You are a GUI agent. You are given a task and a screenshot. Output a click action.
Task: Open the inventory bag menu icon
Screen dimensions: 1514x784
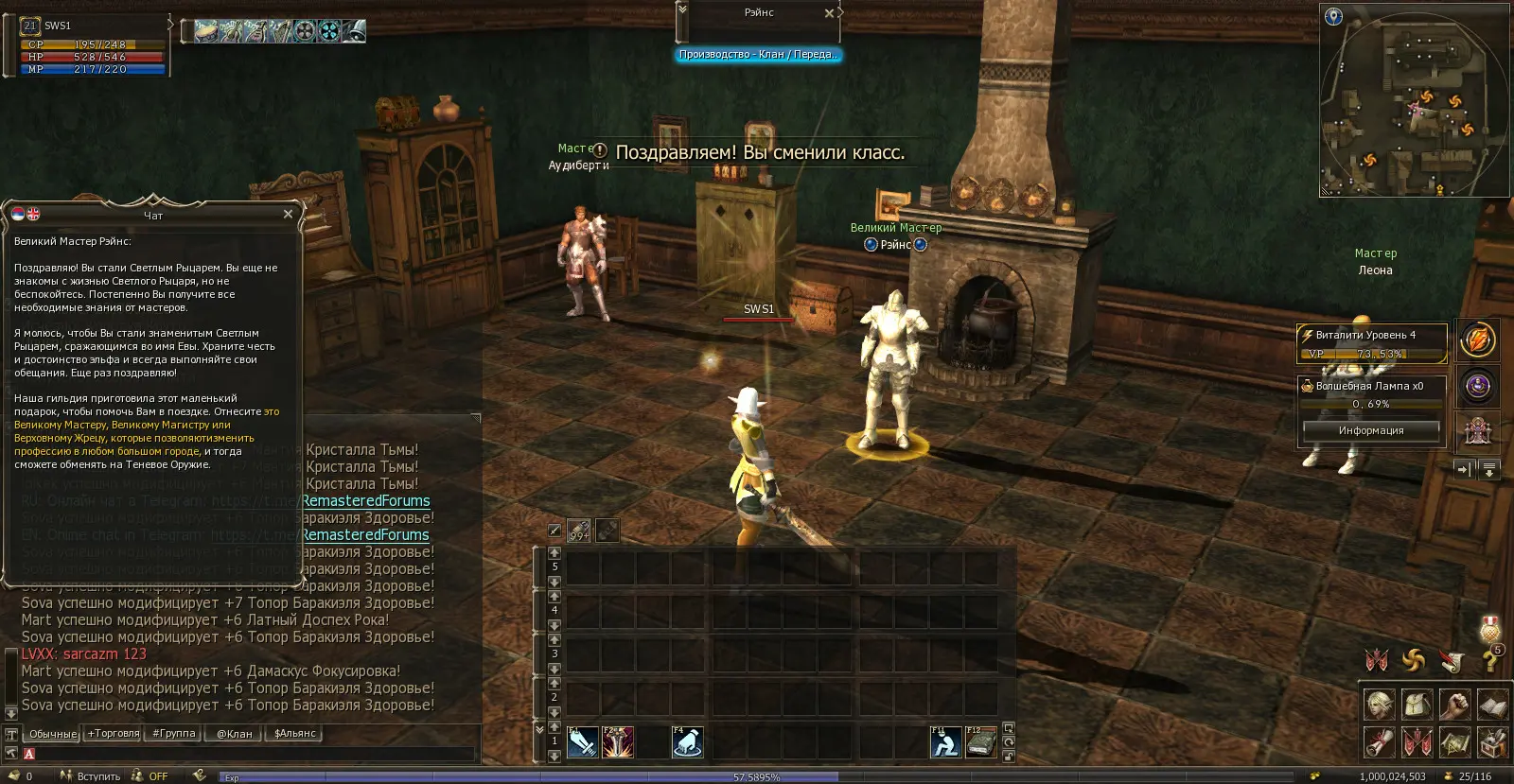(x=1417, y=705)
